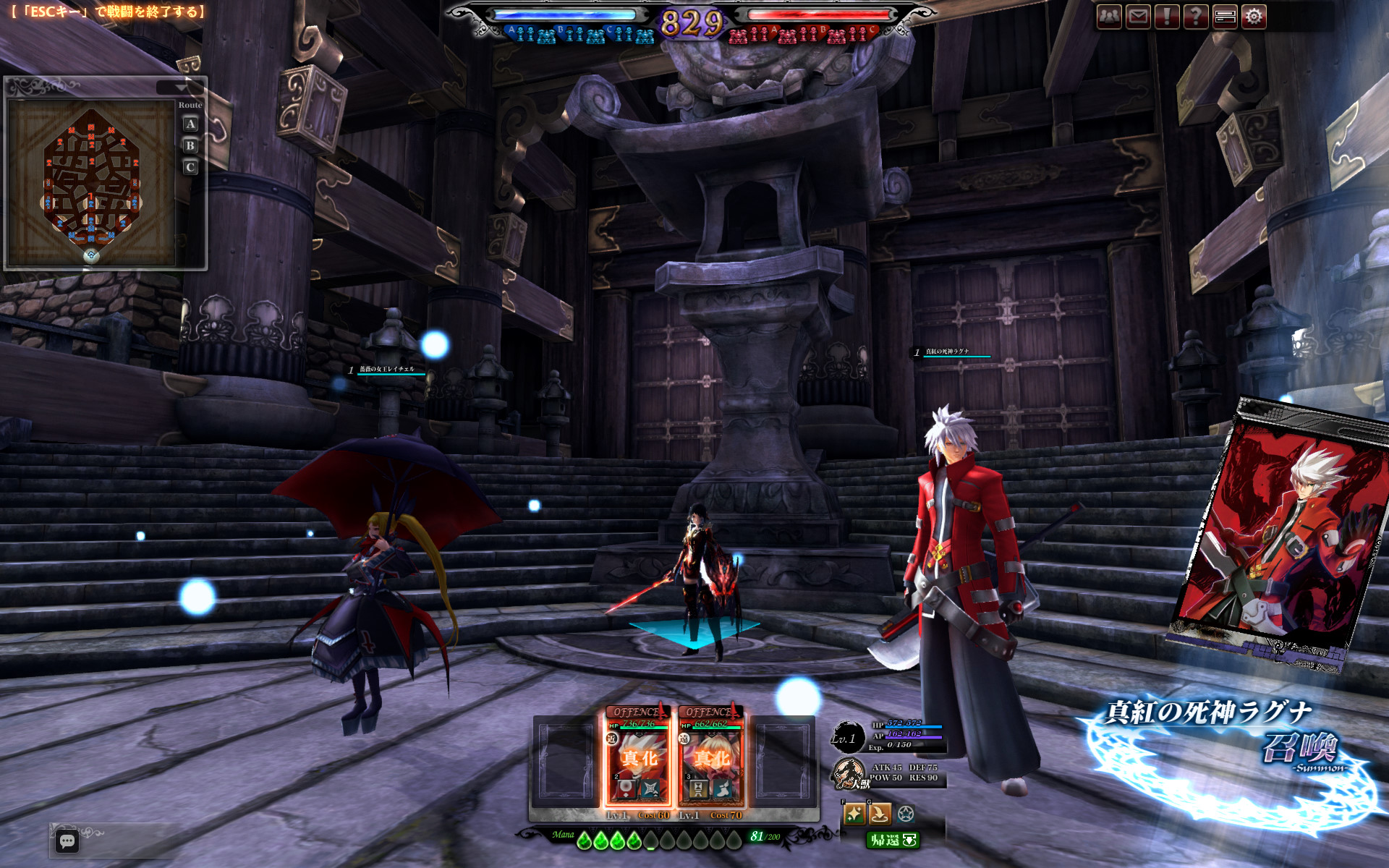This screenshot has width=1389, height=868.
Task: Open the gear settings menu
Action: click(1254, 17)
